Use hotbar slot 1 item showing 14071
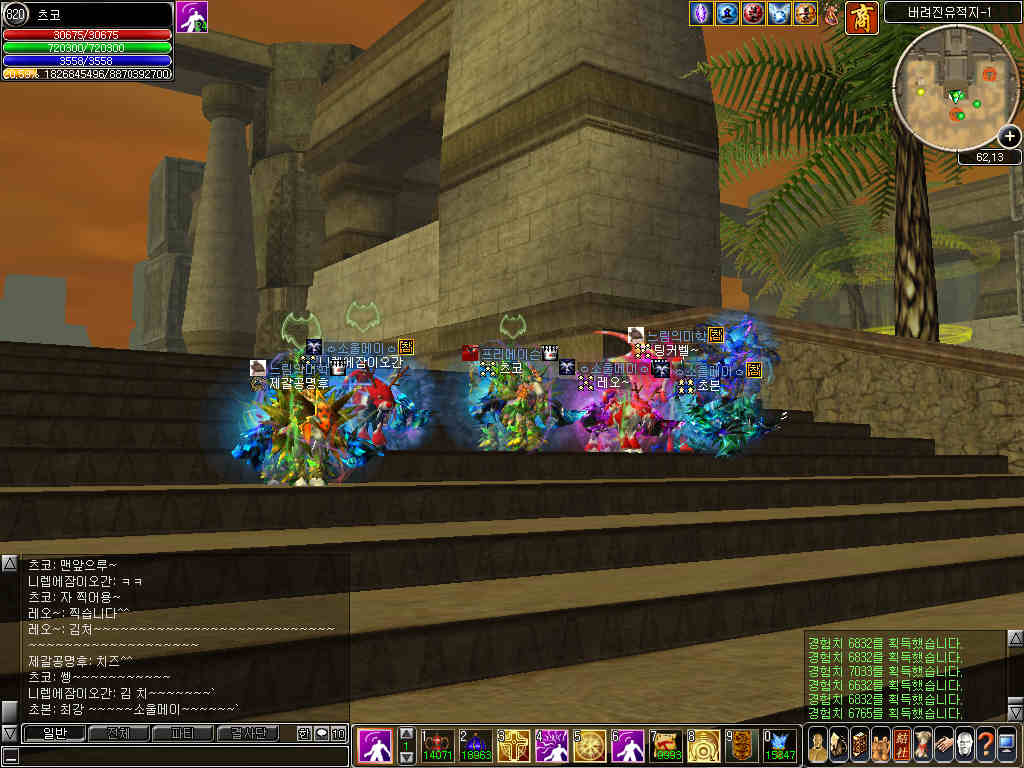The image size is (1024, 768). (438, 746)
